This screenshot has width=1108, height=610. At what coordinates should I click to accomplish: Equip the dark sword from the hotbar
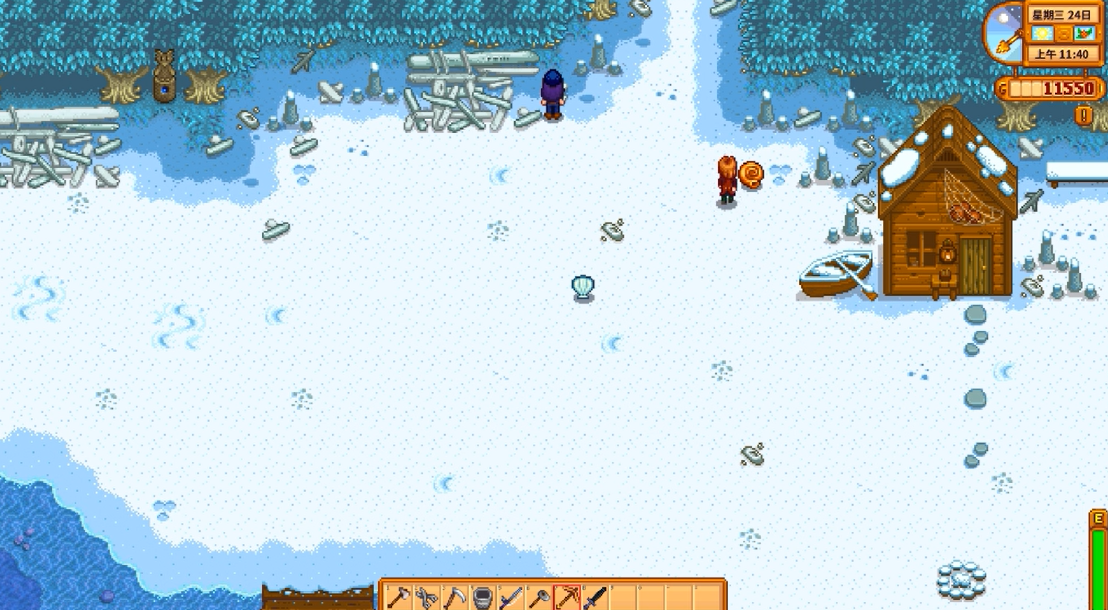(595, 597)
